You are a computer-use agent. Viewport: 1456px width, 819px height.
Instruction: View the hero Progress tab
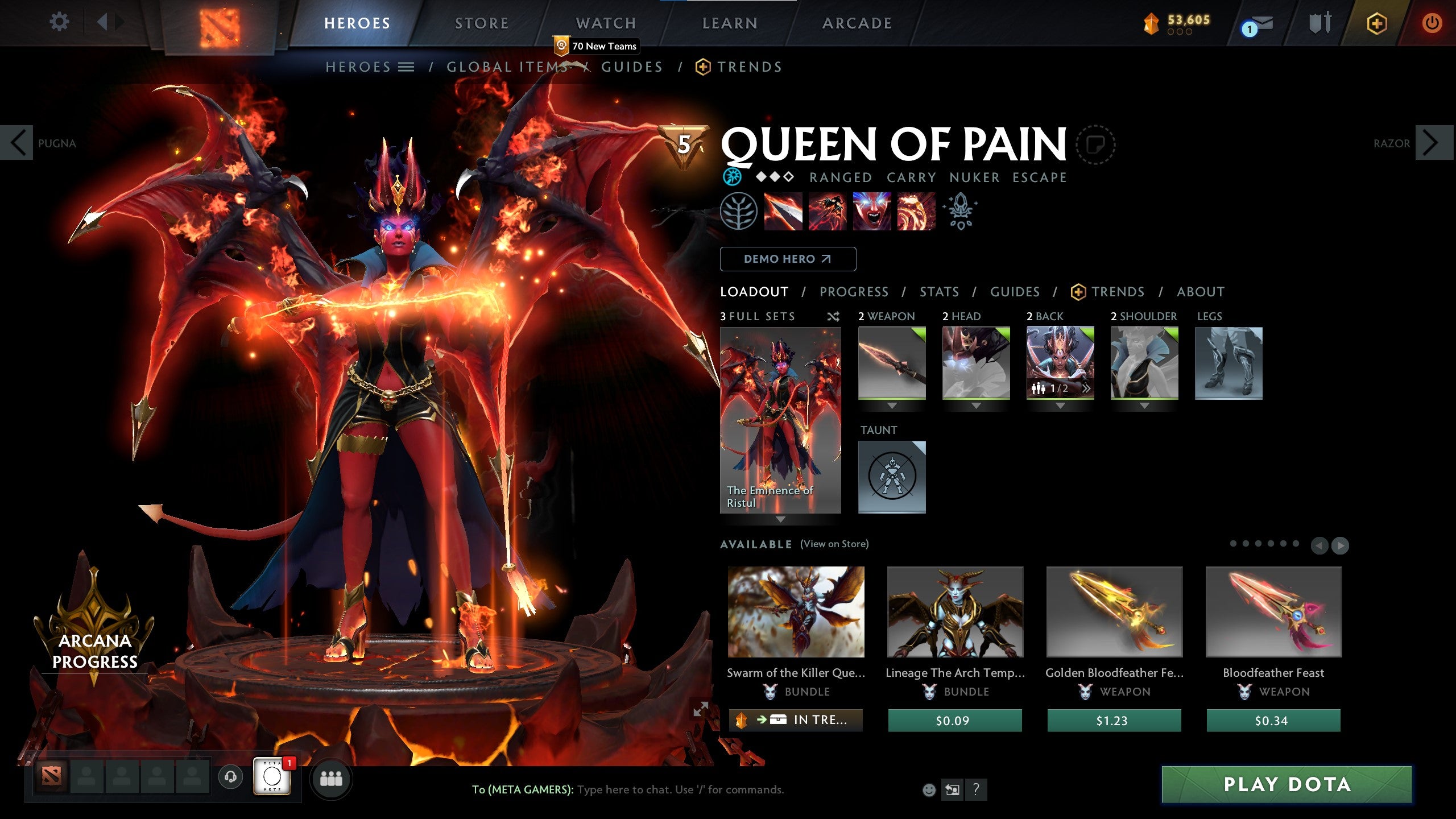pos(854,292)
